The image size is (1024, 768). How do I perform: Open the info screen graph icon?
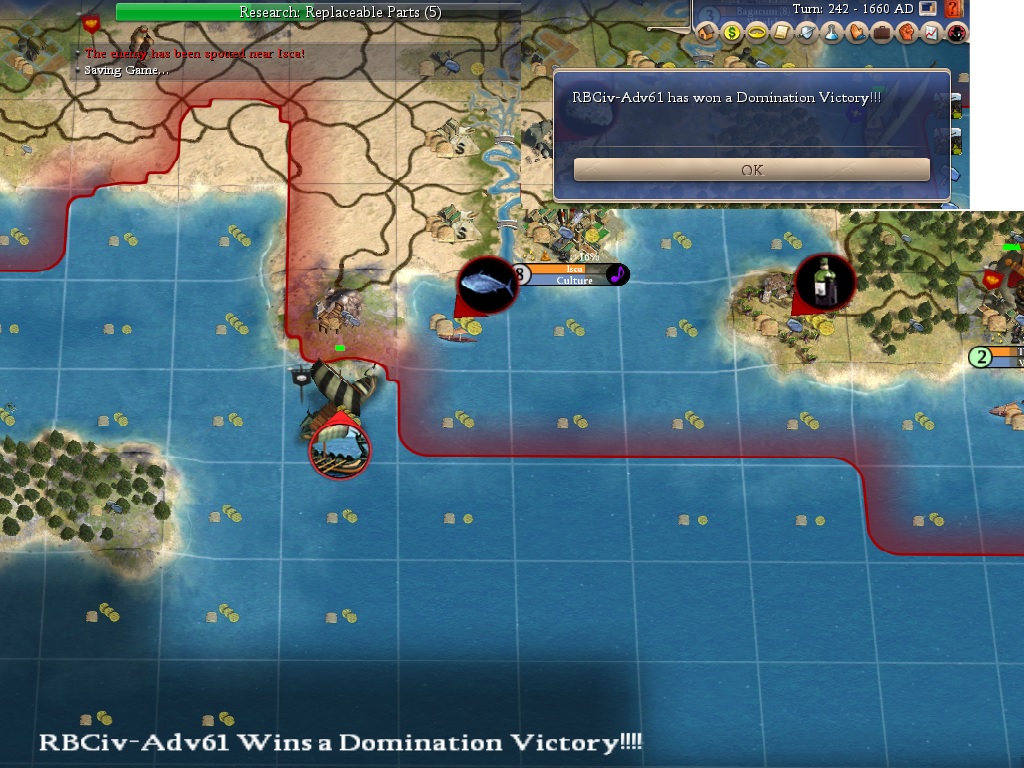pos(932,33)
